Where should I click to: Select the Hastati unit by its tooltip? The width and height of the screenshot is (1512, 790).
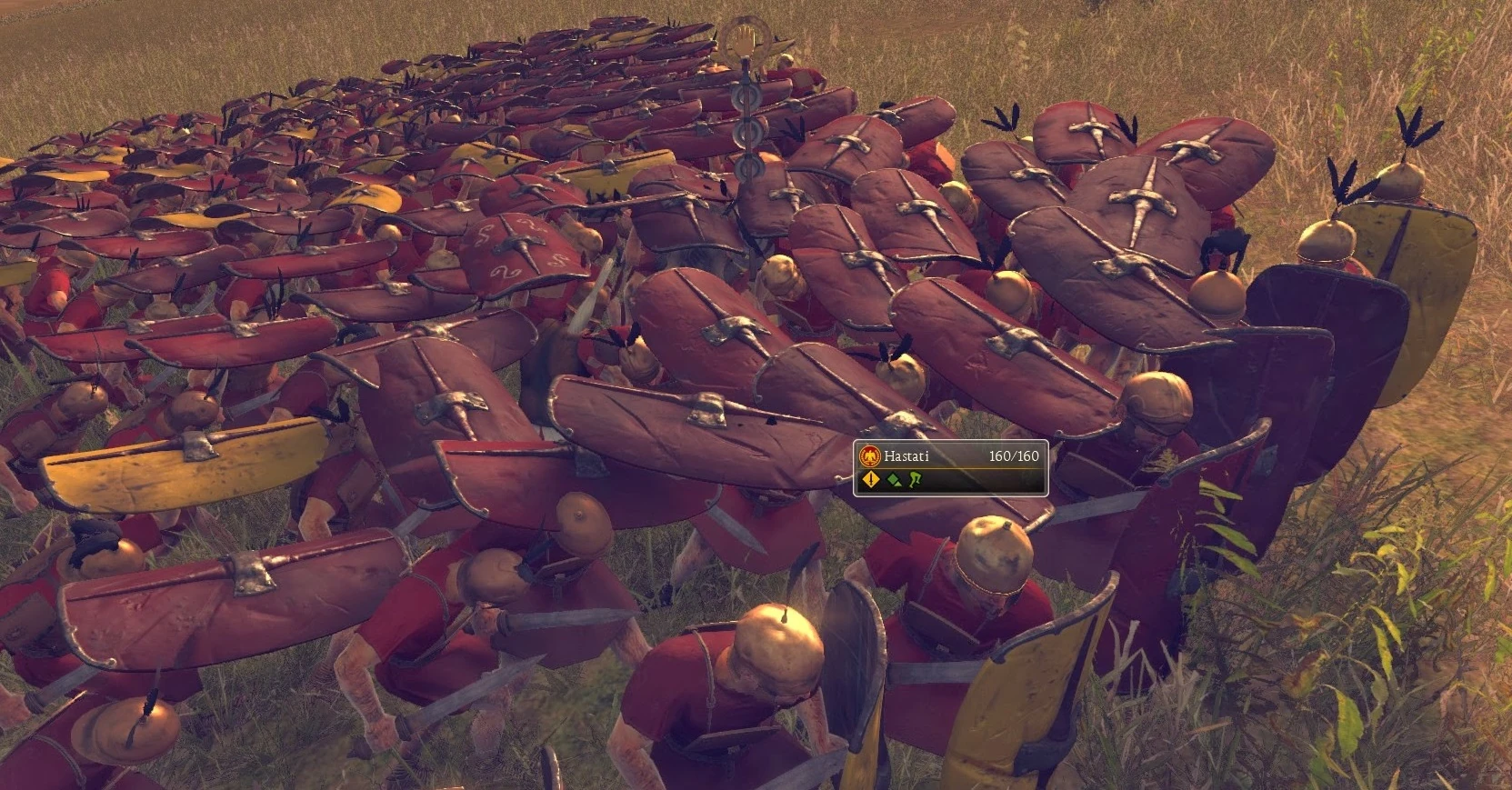pyautogui.click(x=950, y=465)
